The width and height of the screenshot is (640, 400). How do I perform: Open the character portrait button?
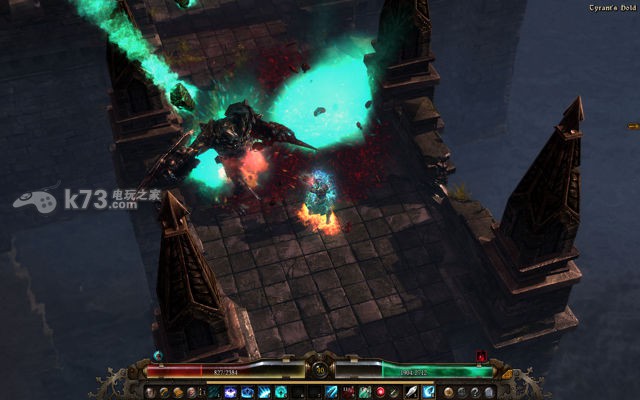click(x=151, y=391)
